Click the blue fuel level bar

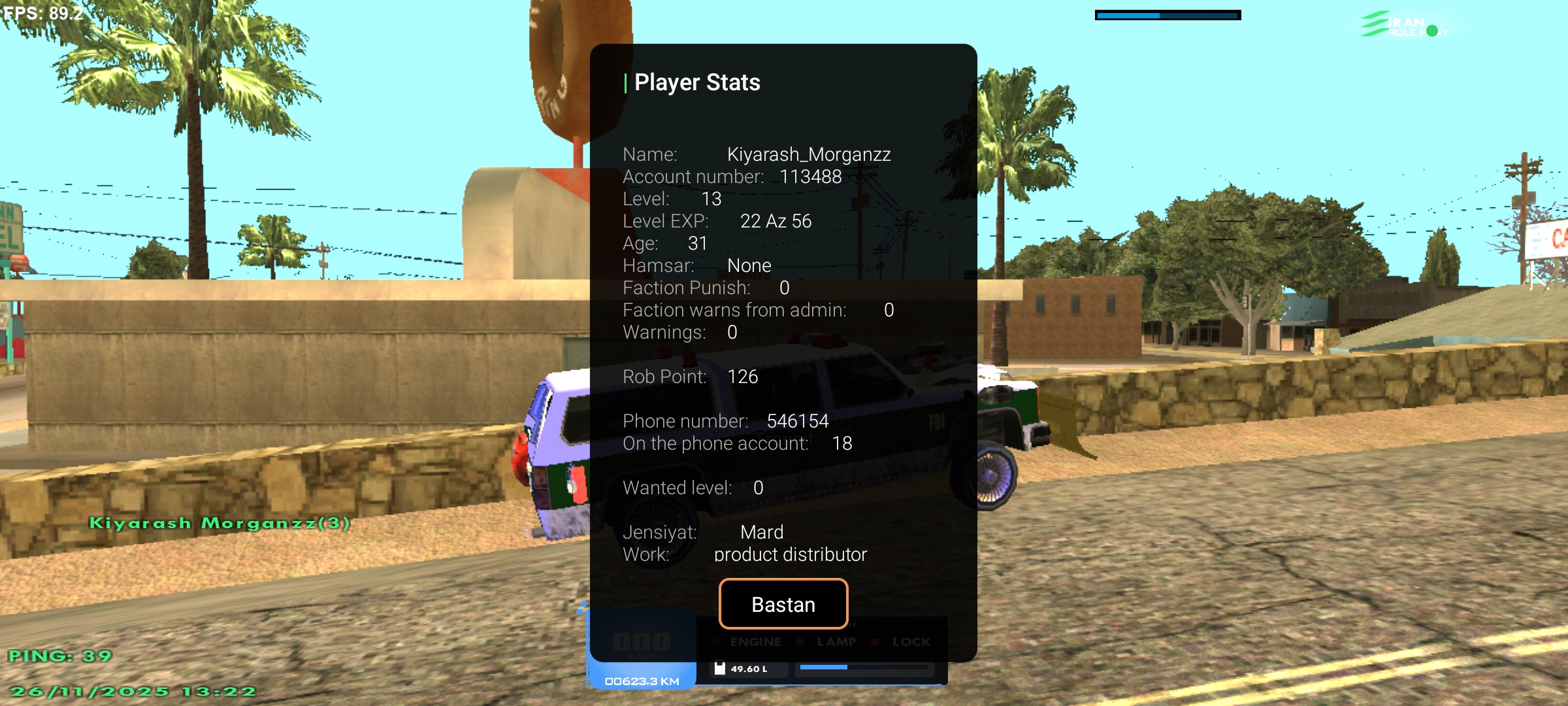coord(825,668)
